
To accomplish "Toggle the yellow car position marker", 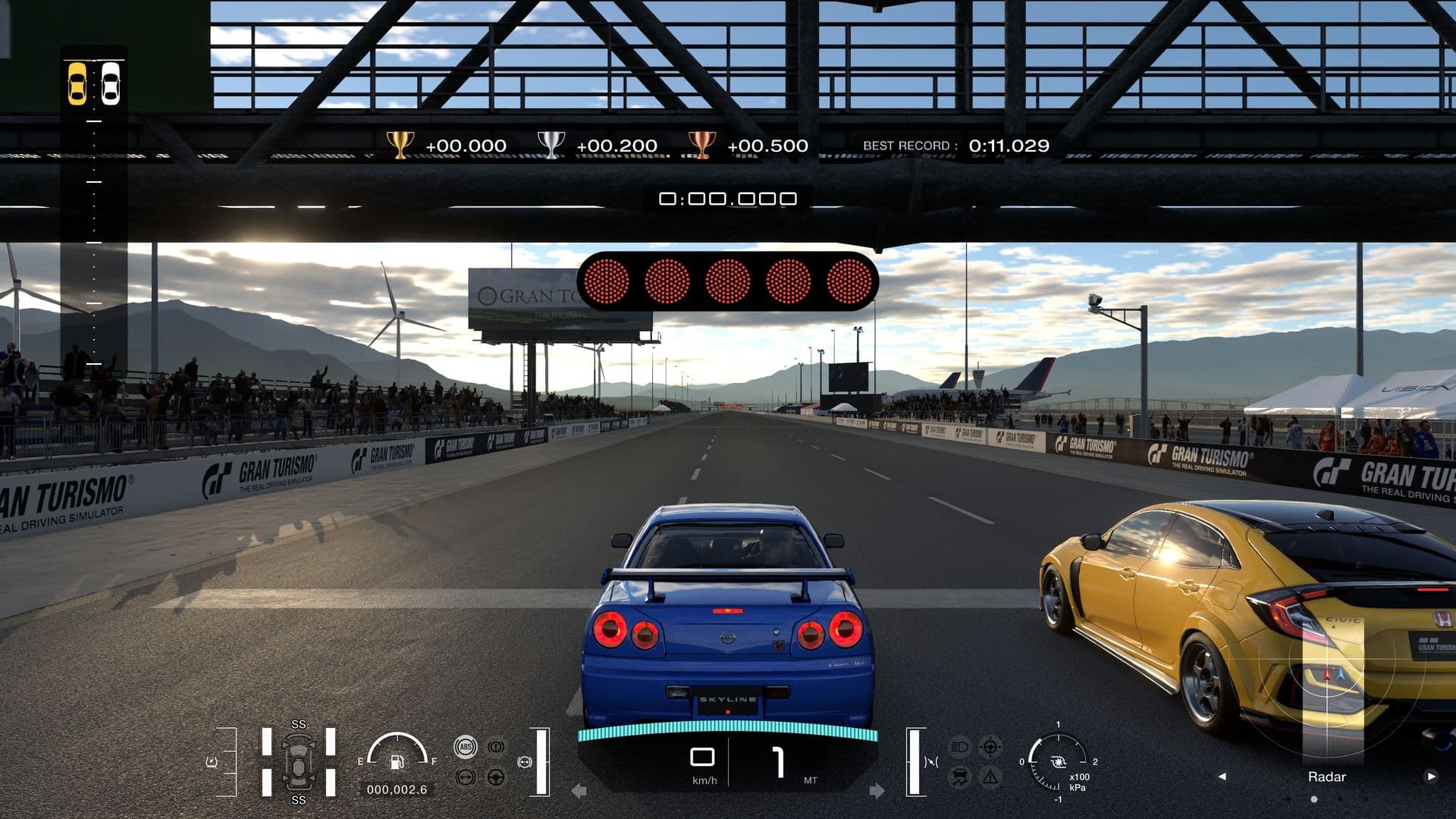I will pyautogui.click(x=78, y=83).
